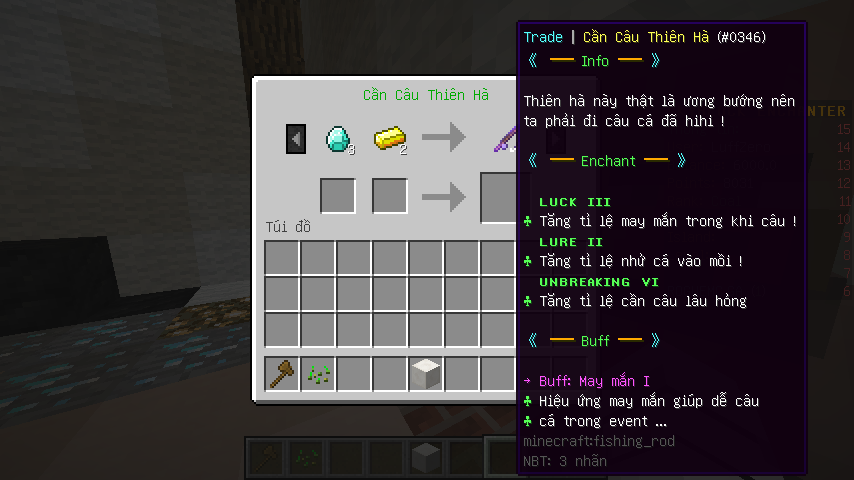This screenshot has height=480, width=854.
Task: Pick up the wooden shovel from inventory
Action: pyautogui.click(x=282, y=374)
